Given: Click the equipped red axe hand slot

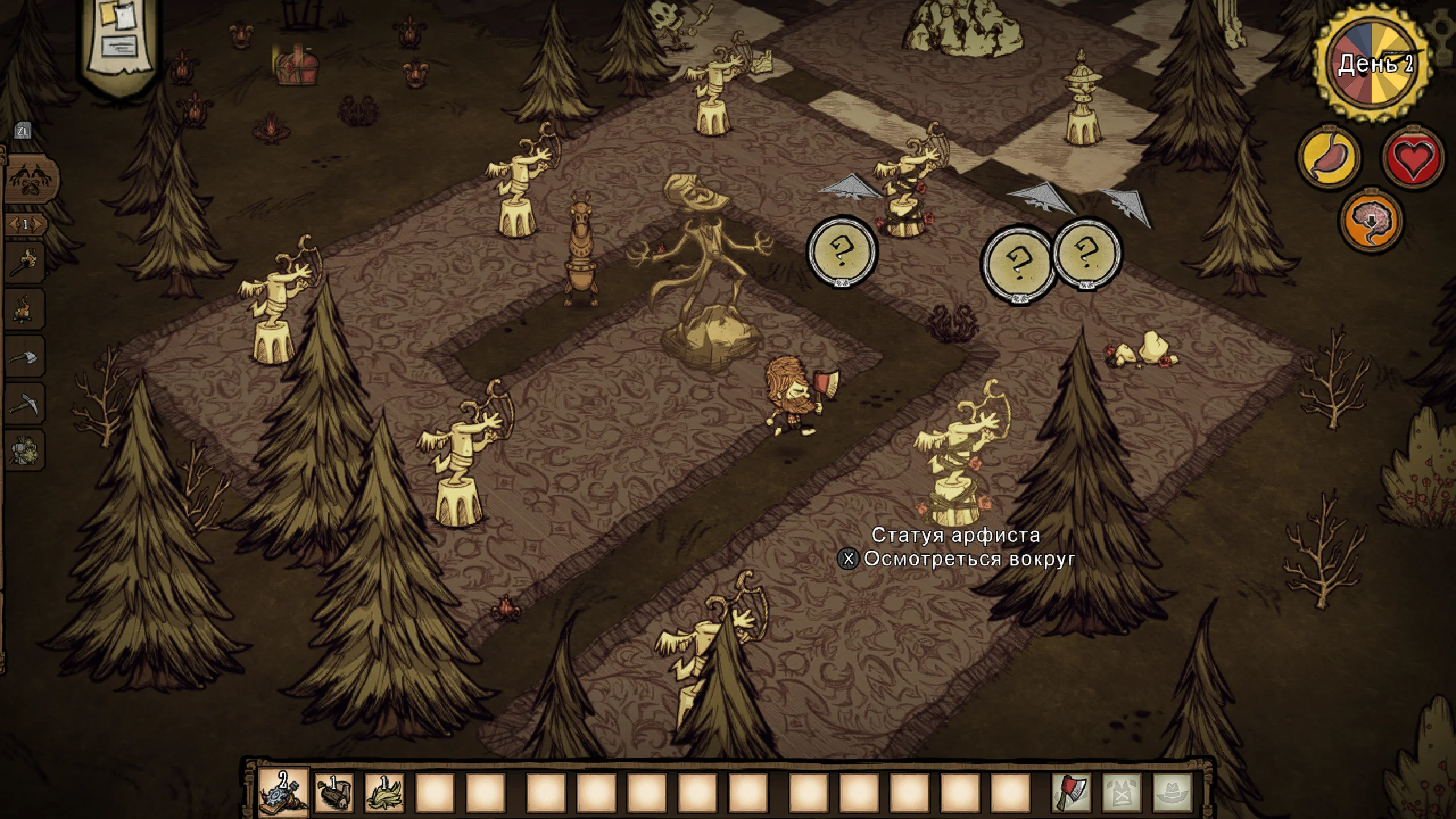Looking at the screenshot, I should pos(1072,793).
